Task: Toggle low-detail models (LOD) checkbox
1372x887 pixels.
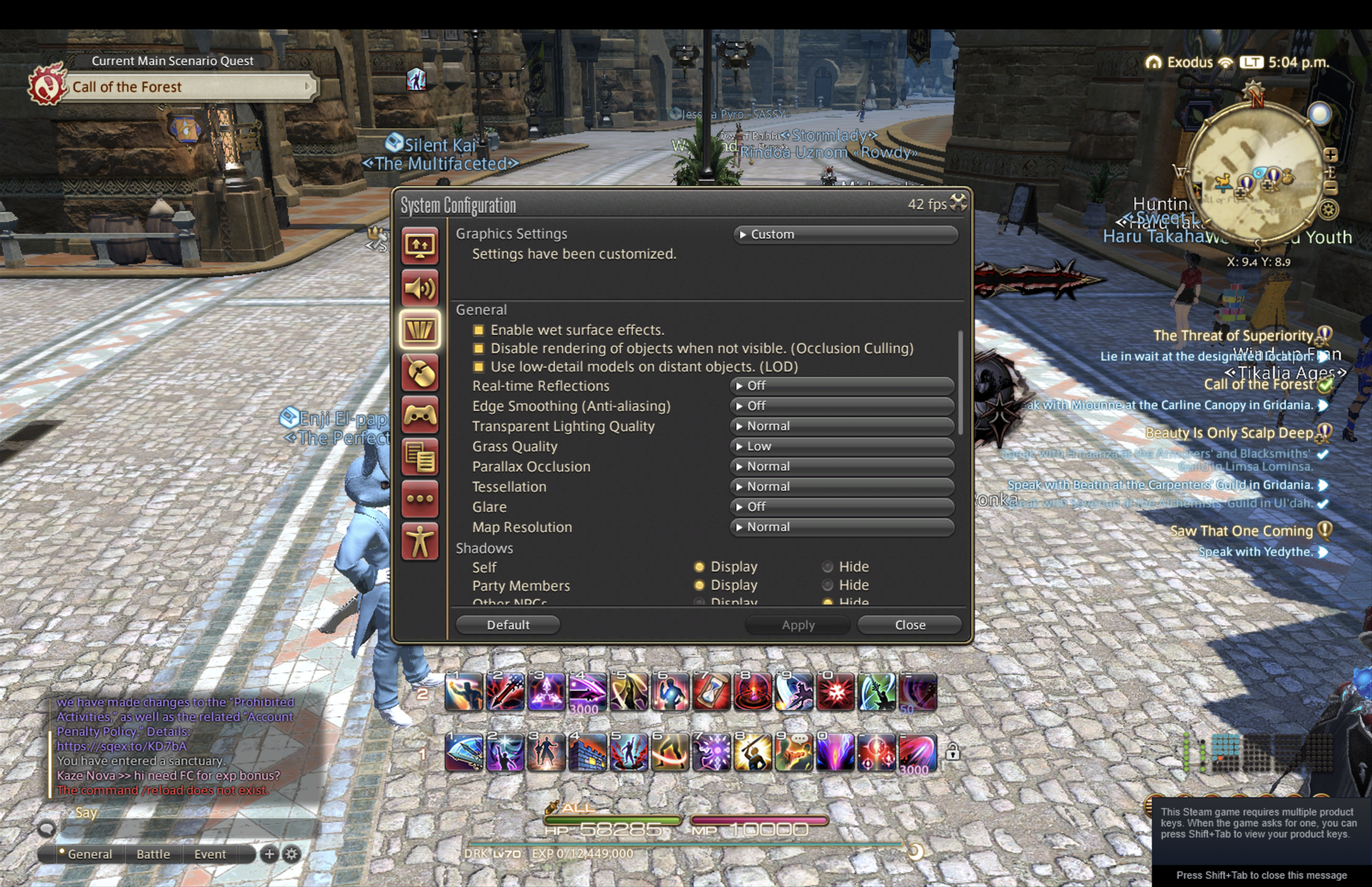Action: [479, 367]
